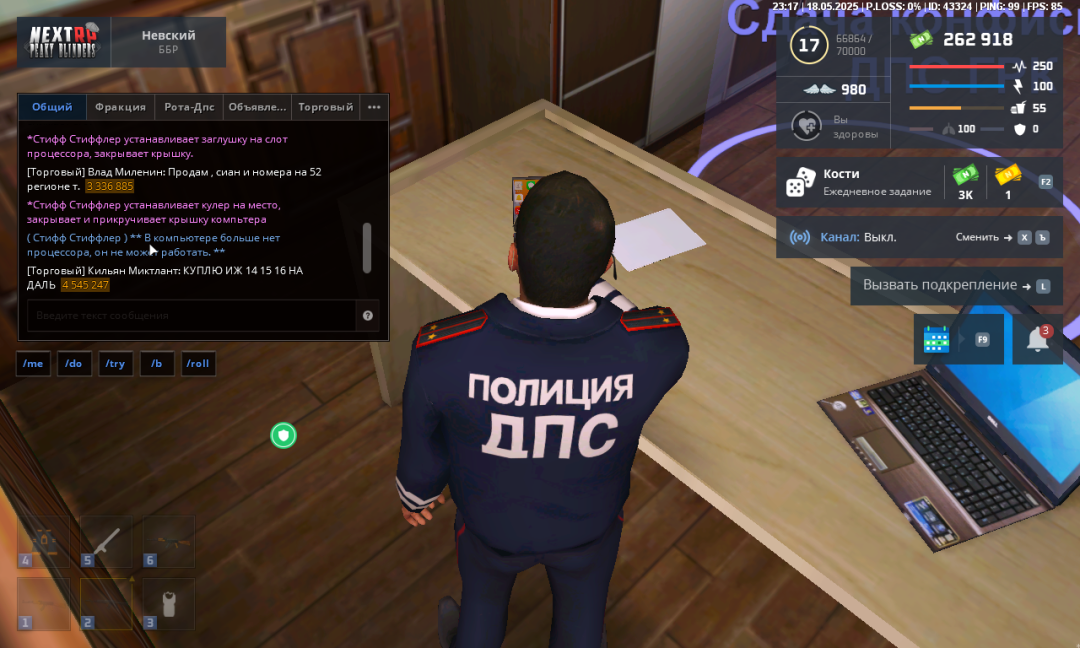
Task: Open the blue calendar events icon
Action: point(937,339)
